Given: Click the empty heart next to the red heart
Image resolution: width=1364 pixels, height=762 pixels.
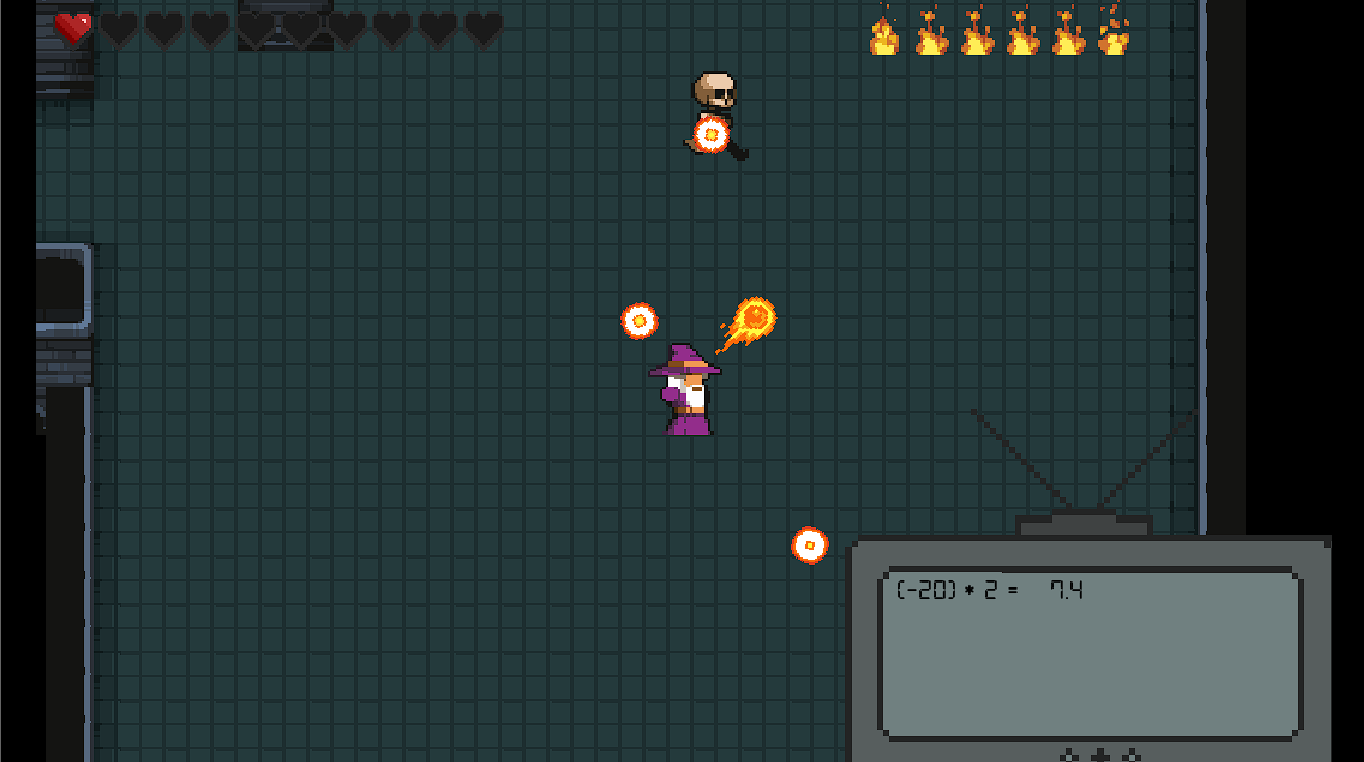Looking at the screenshot, I should pyautogui.click(x=116, y=28).
